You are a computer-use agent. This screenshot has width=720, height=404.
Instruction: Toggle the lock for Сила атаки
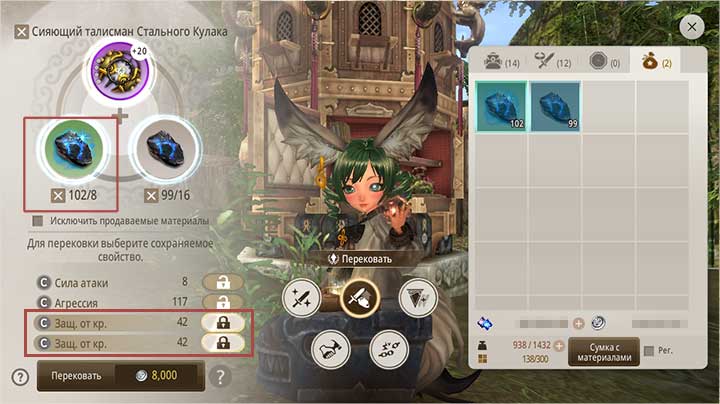coord(222,282)
